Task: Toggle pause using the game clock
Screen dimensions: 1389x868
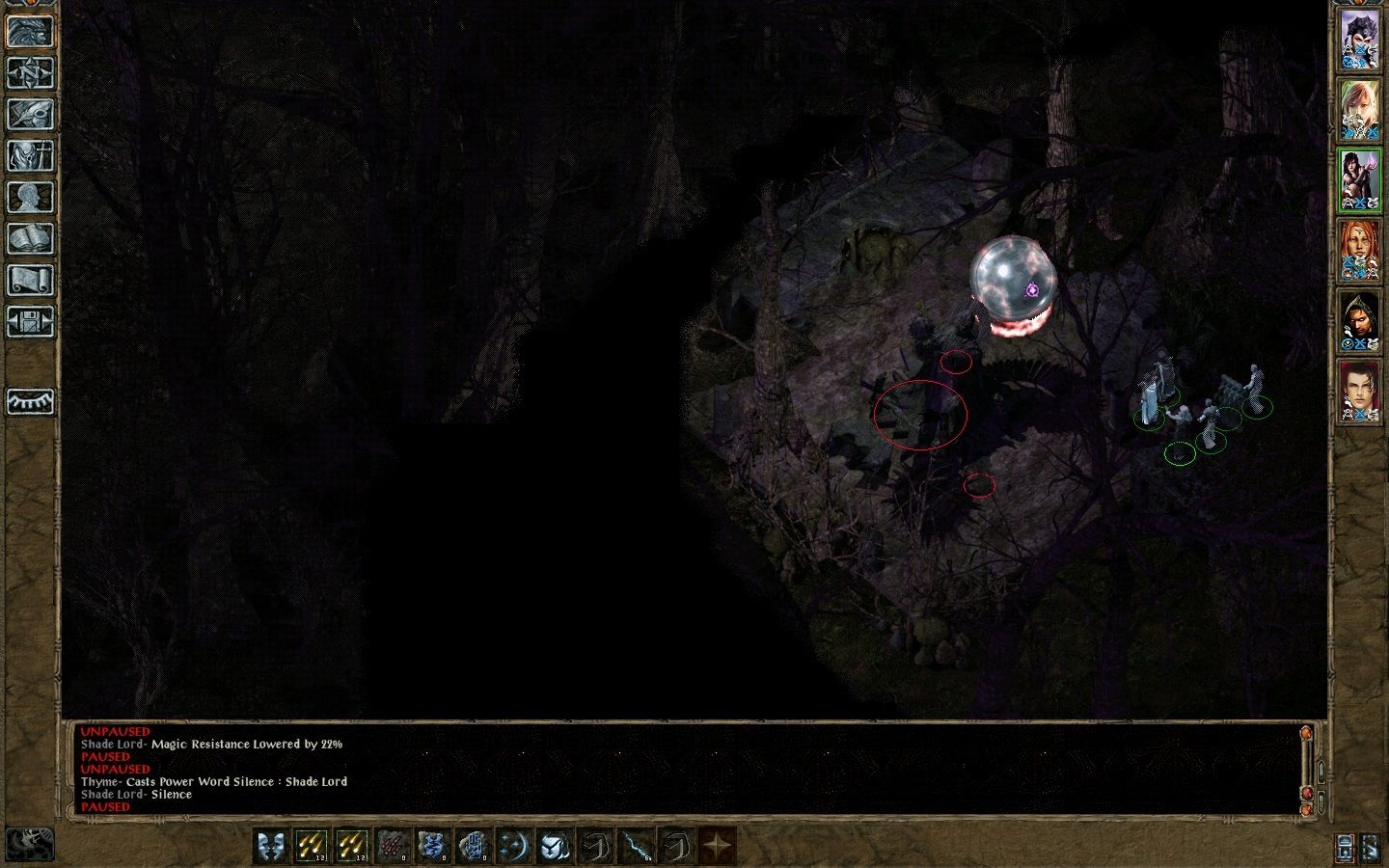Action: (x=30, y=844)
